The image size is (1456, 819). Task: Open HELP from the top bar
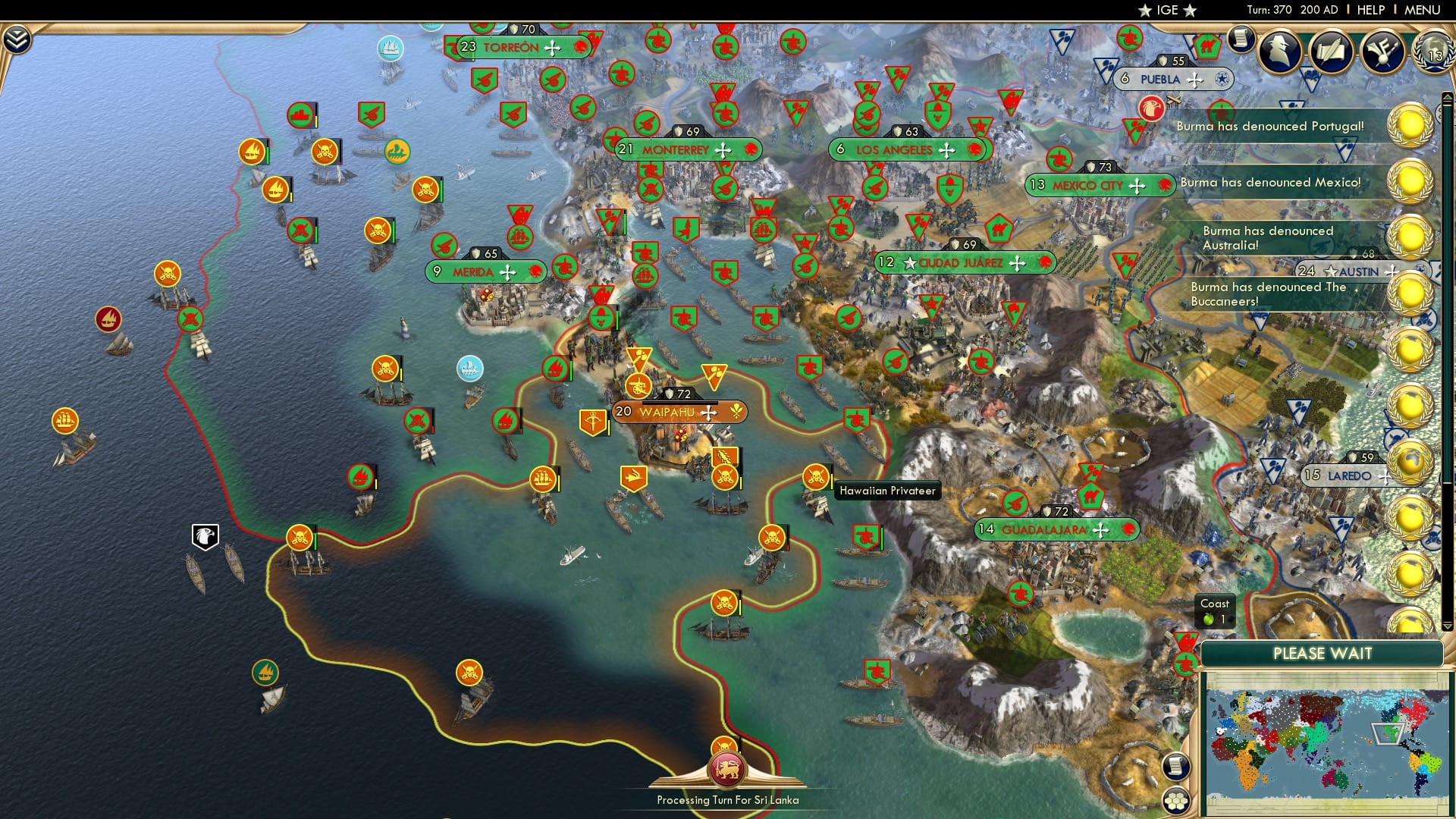pos(1370,10)
